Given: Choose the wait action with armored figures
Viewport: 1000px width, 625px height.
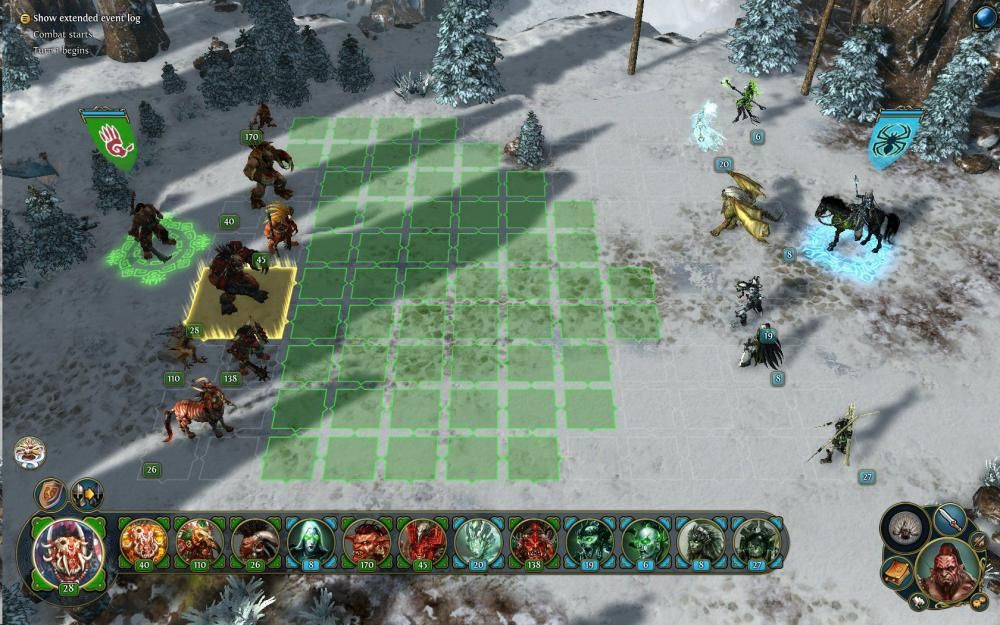Looking at the screenshot, I should click(86, 495).
